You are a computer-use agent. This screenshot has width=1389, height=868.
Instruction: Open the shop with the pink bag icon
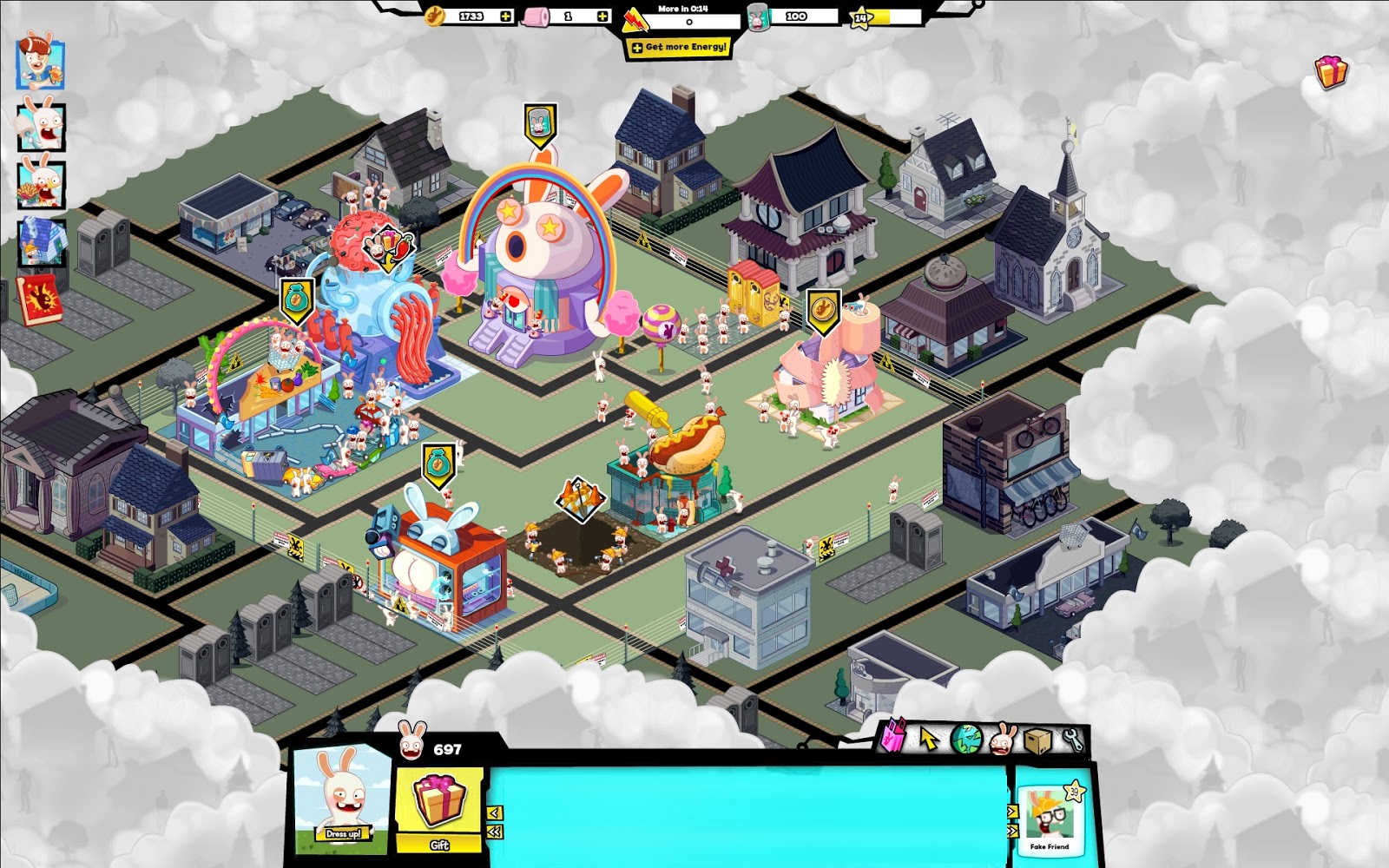click(x=893, y=737)
